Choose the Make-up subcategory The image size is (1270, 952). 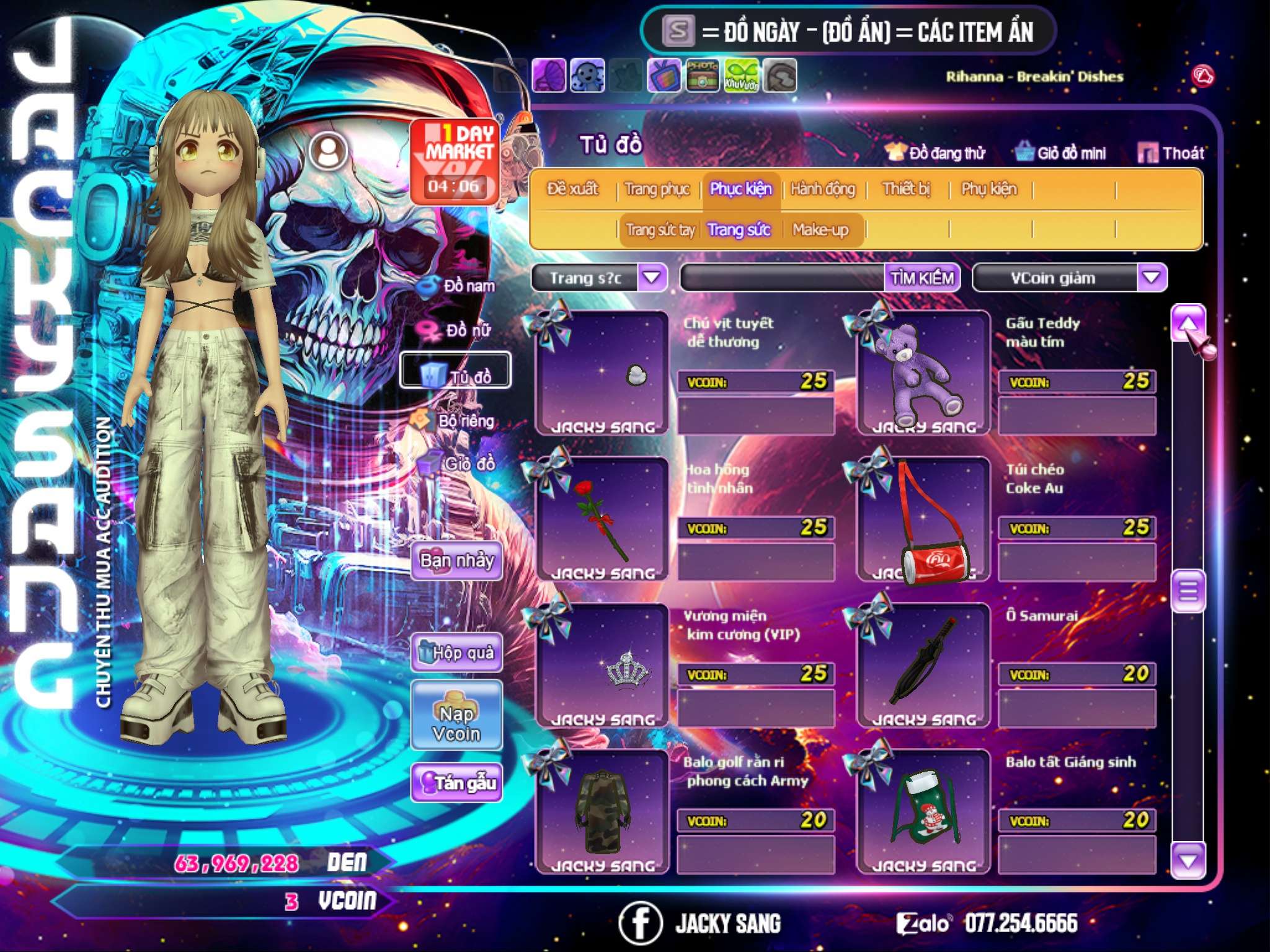(x=820, y=230)
